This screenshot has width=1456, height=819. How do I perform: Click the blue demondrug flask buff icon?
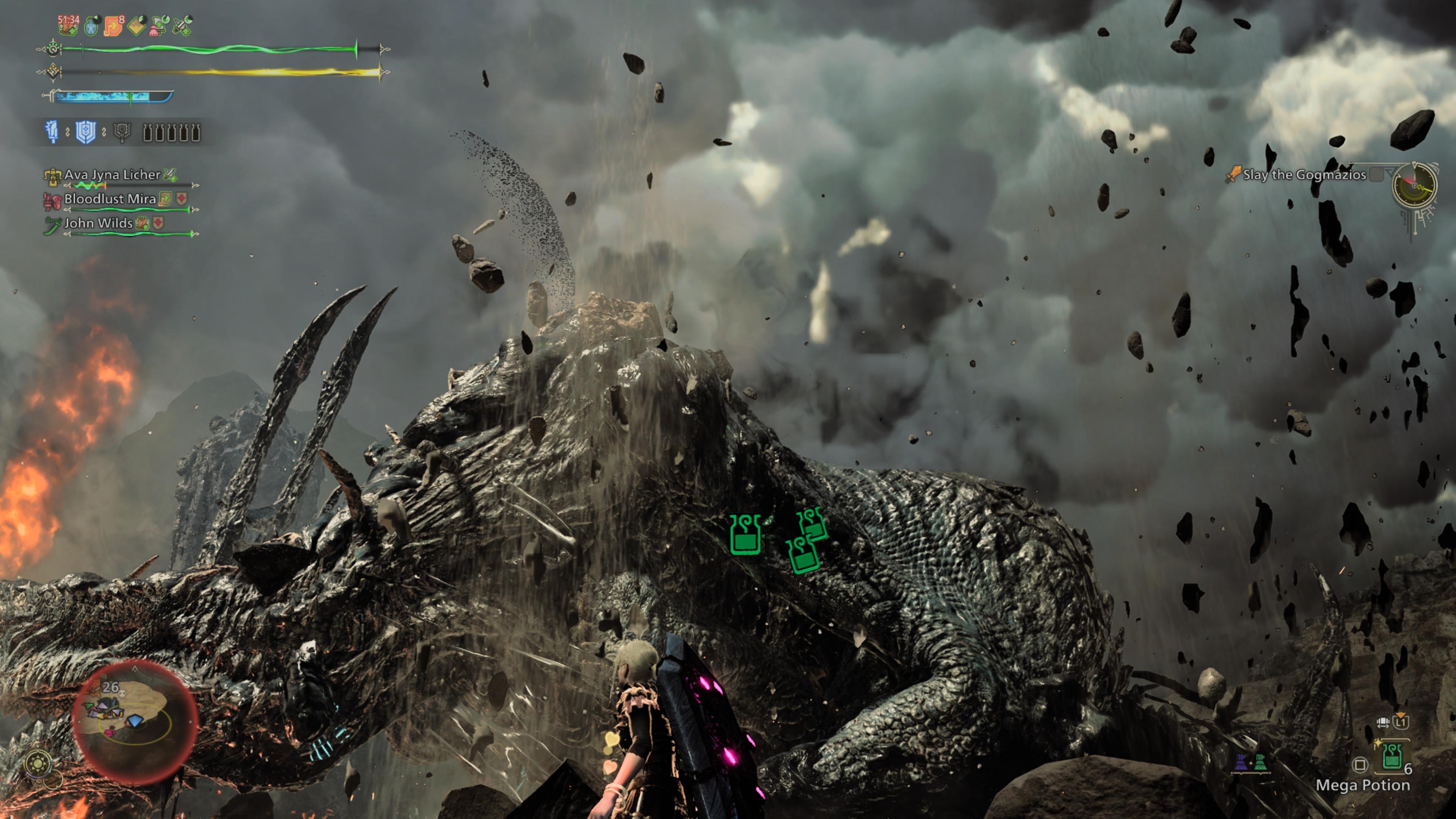tap(91, 26)
